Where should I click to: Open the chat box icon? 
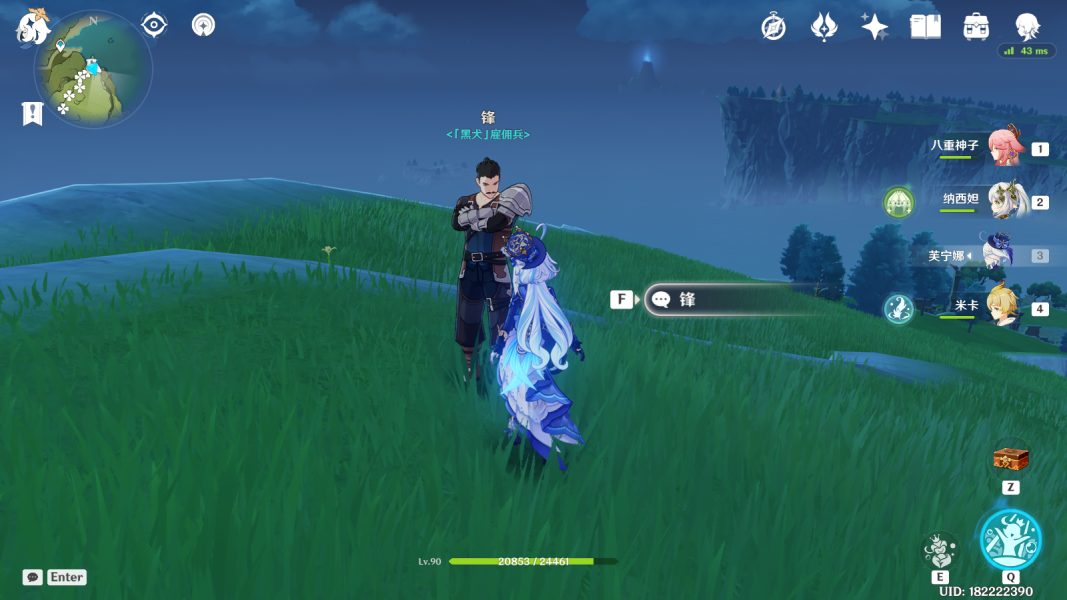33,577
